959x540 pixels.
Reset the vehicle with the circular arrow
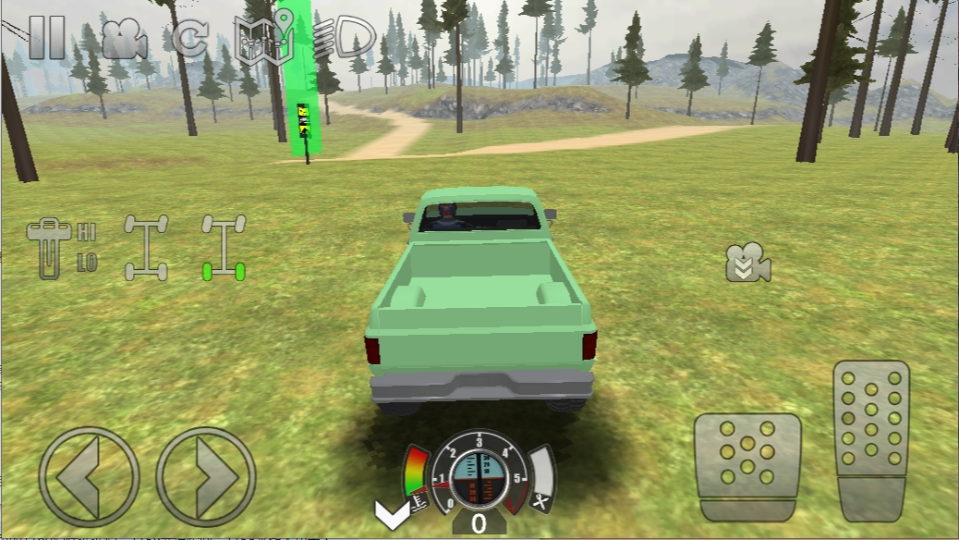(189, 37)
